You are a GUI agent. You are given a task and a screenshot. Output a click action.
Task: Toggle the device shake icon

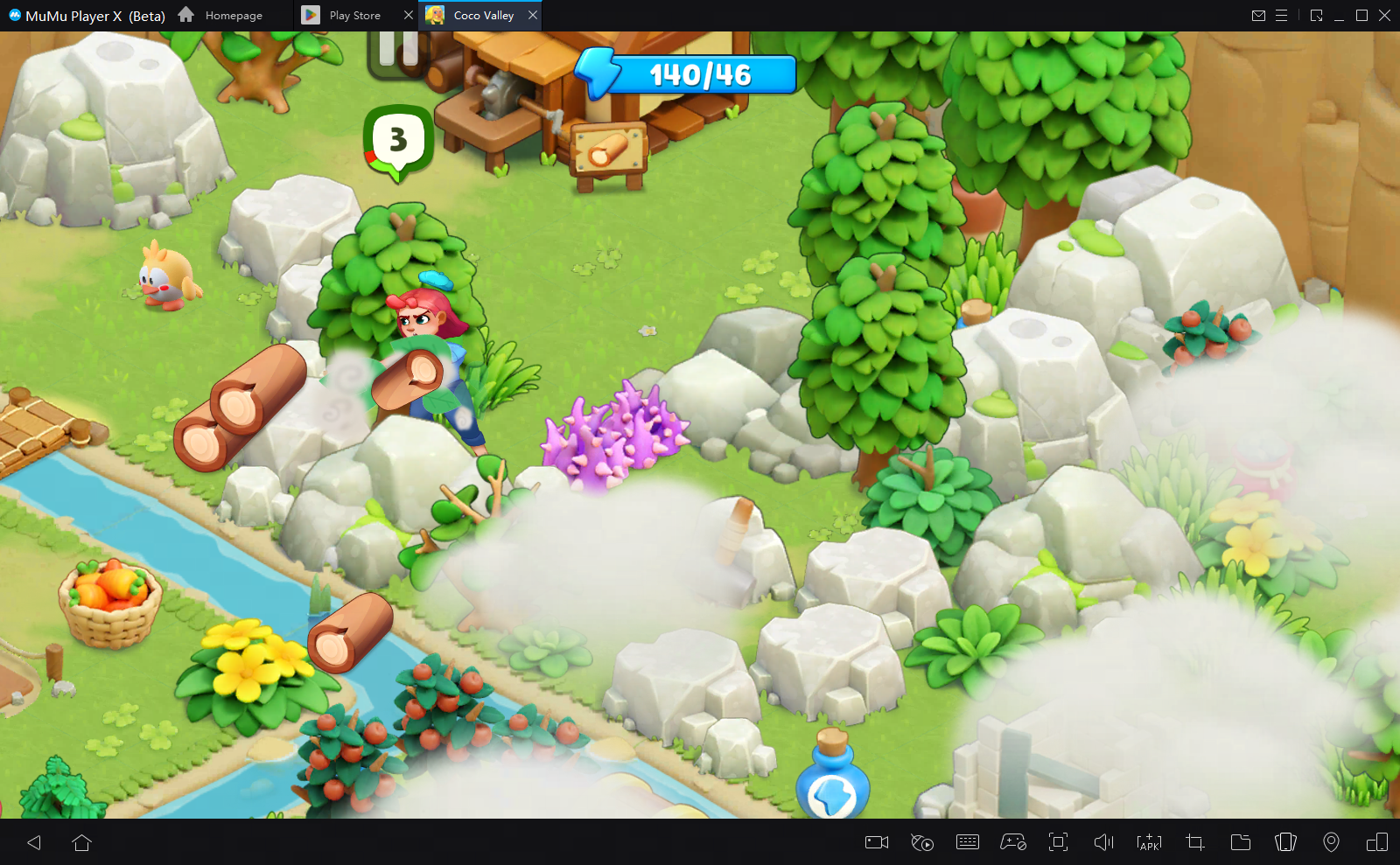1286,842
